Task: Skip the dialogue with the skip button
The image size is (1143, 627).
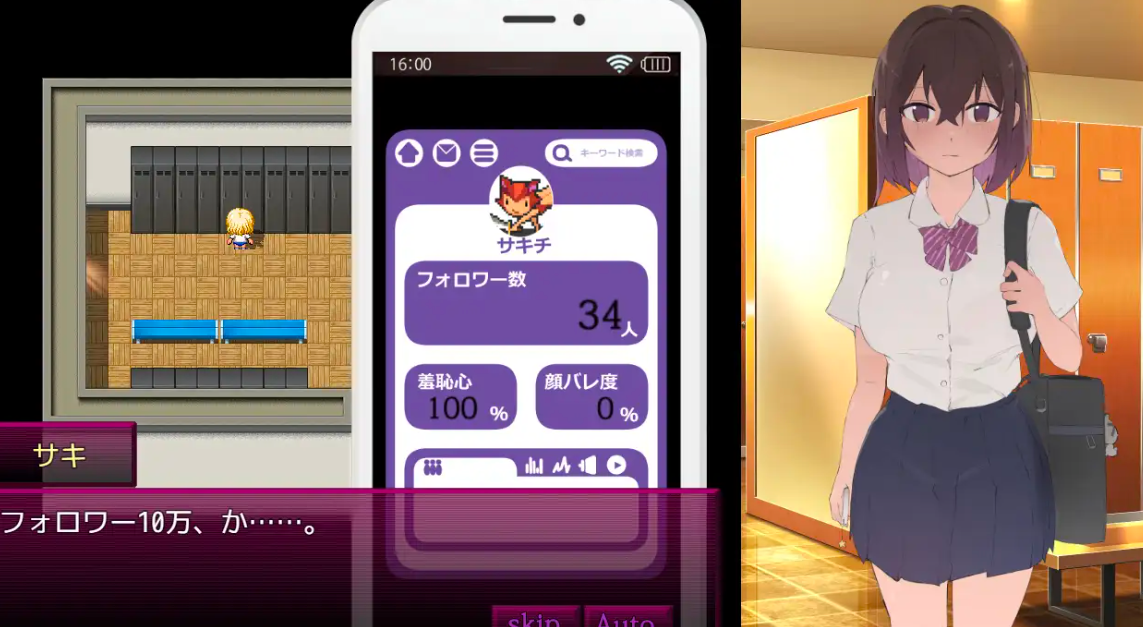Action: (x=534, y=618)
